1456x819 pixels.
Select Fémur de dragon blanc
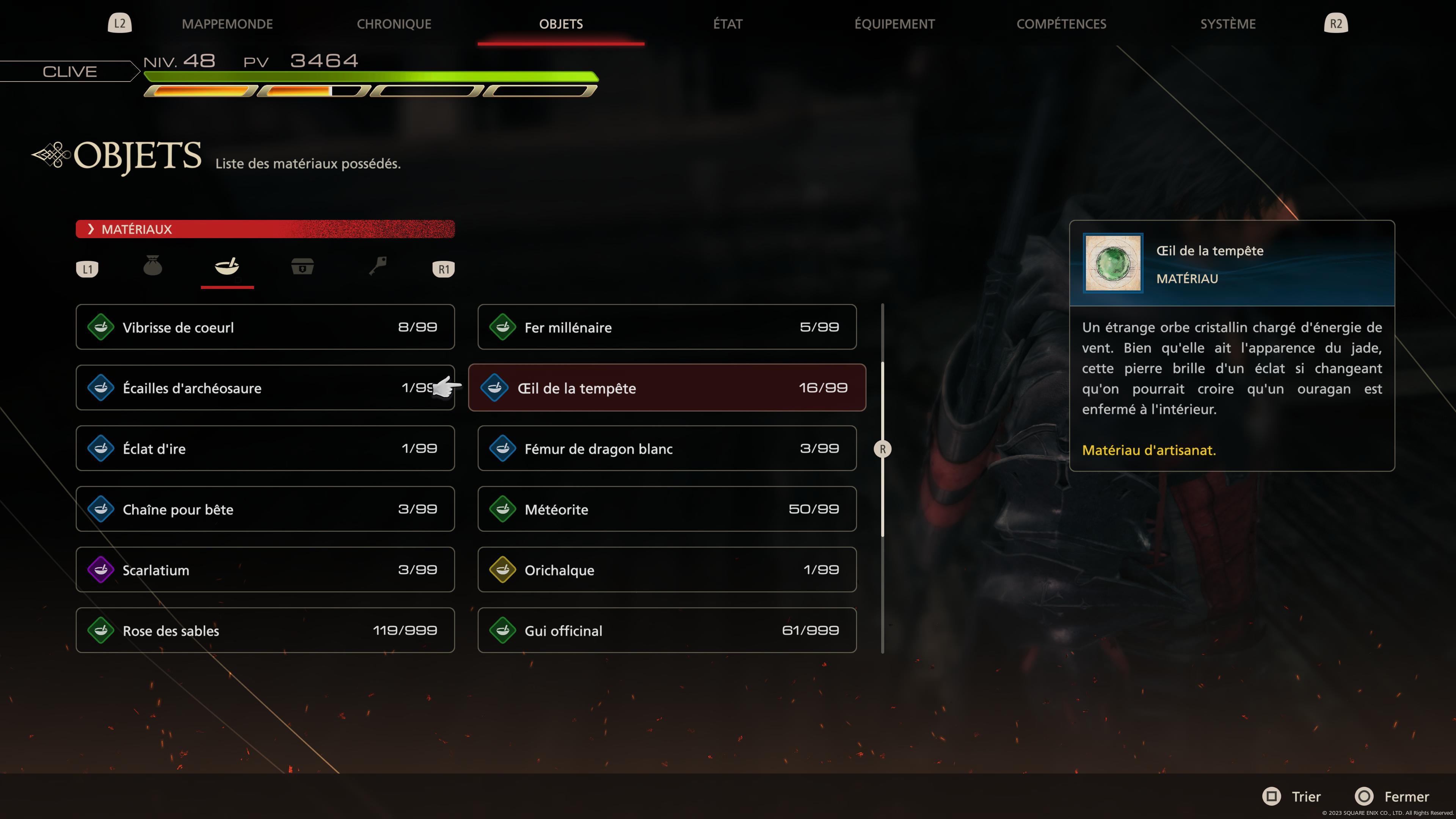667,448
